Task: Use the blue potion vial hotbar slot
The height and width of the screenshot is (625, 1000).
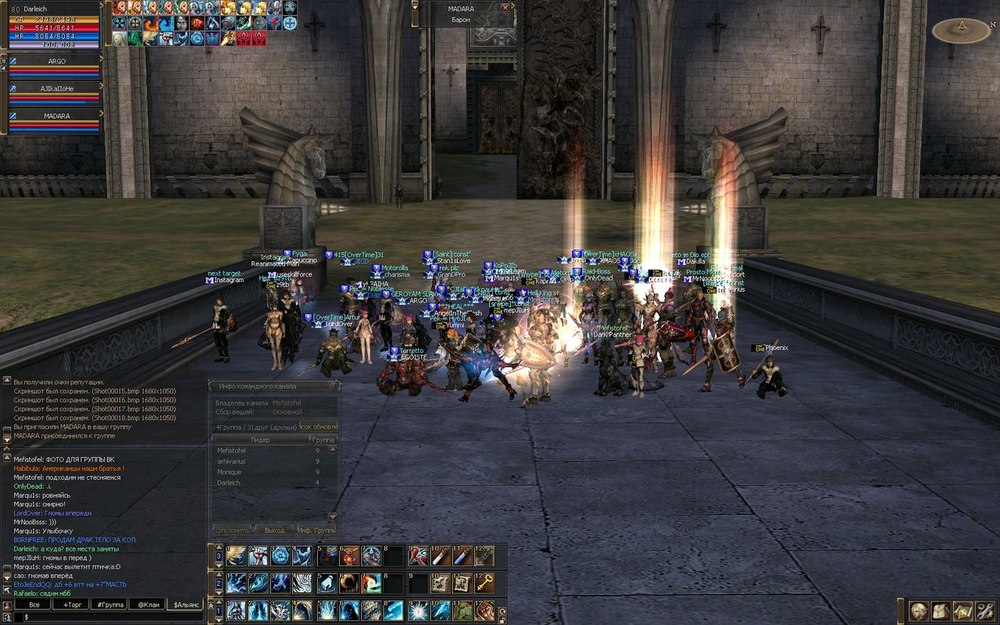Action: (461, 555)
